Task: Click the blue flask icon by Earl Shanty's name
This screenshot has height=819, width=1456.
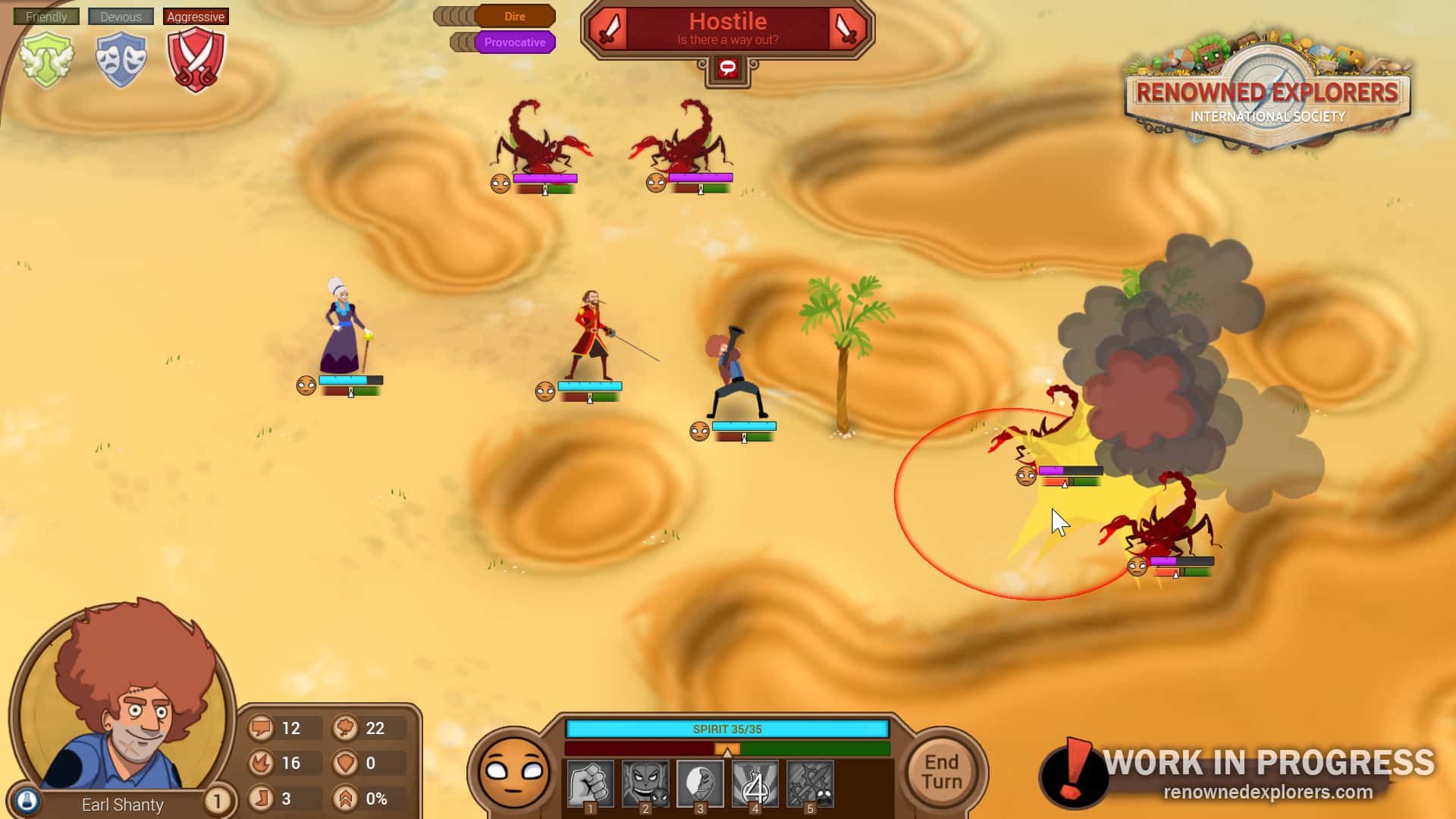Action: pyautogui.click(x=27, y=801)
